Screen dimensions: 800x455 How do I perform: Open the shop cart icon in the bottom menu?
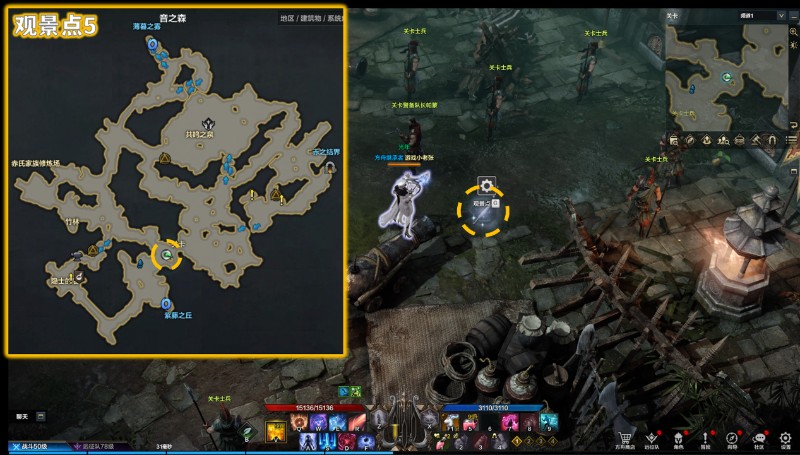click(625, 439)
